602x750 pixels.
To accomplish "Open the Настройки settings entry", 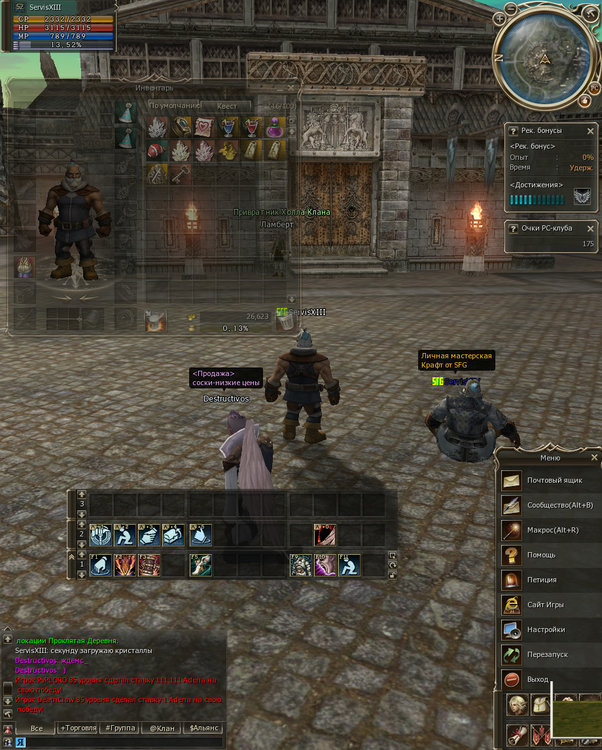I will pos(548,629).
